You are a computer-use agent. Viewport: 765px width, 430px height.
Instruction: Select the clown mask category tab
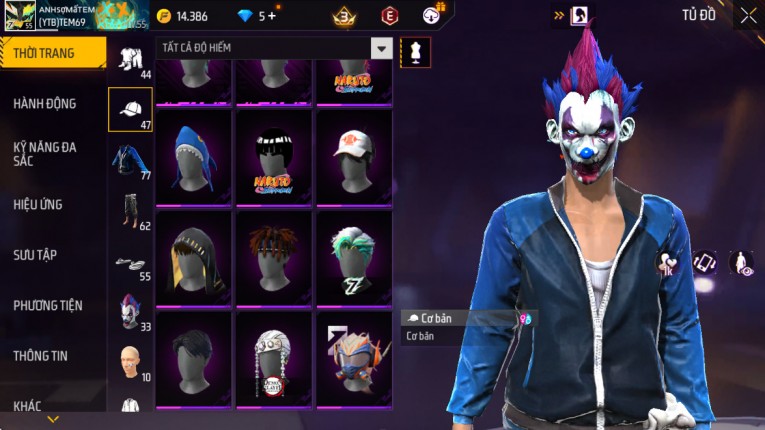point(130,311)
